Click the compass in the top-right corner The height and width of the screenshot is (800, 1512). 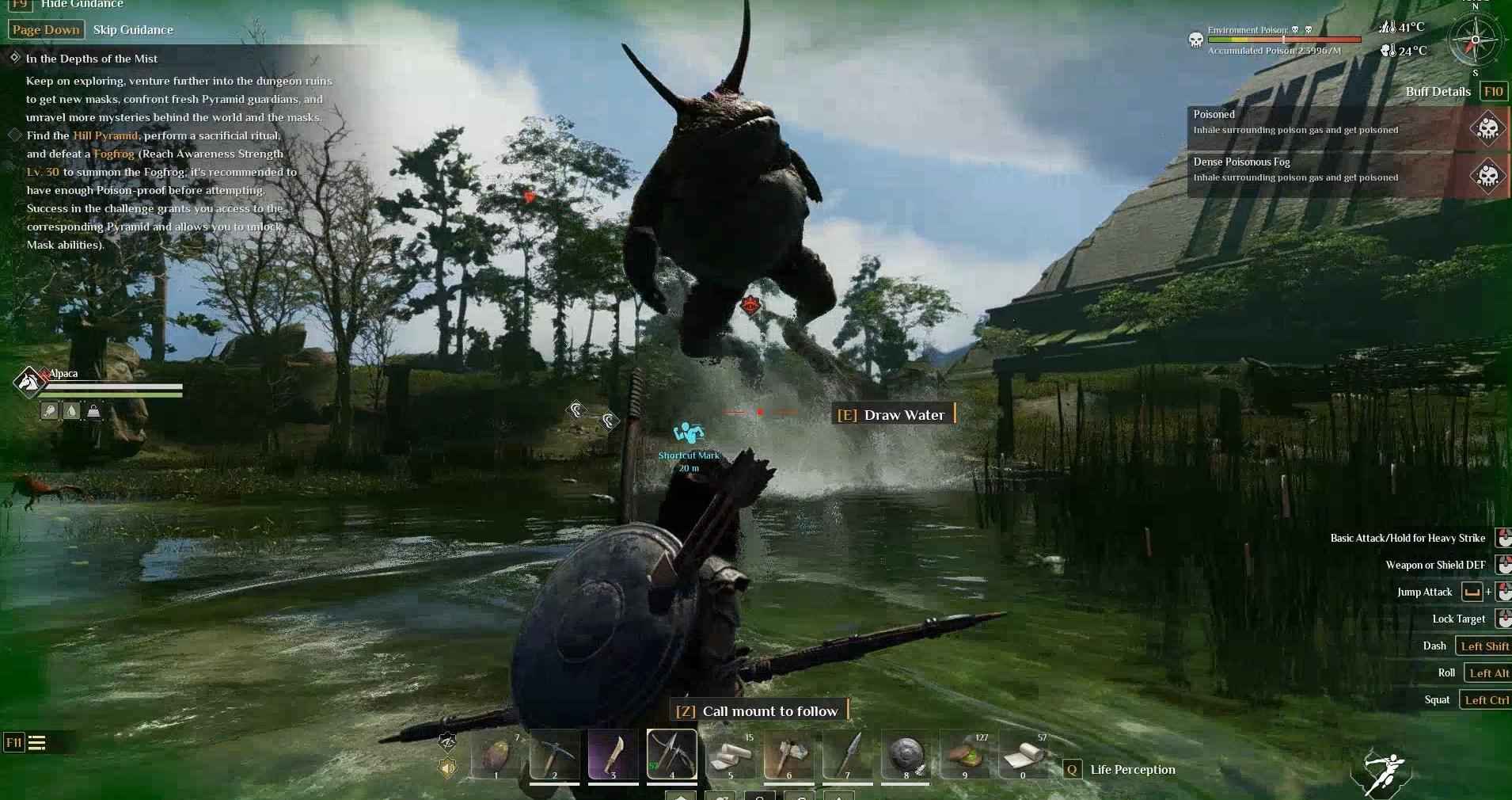1476,40
